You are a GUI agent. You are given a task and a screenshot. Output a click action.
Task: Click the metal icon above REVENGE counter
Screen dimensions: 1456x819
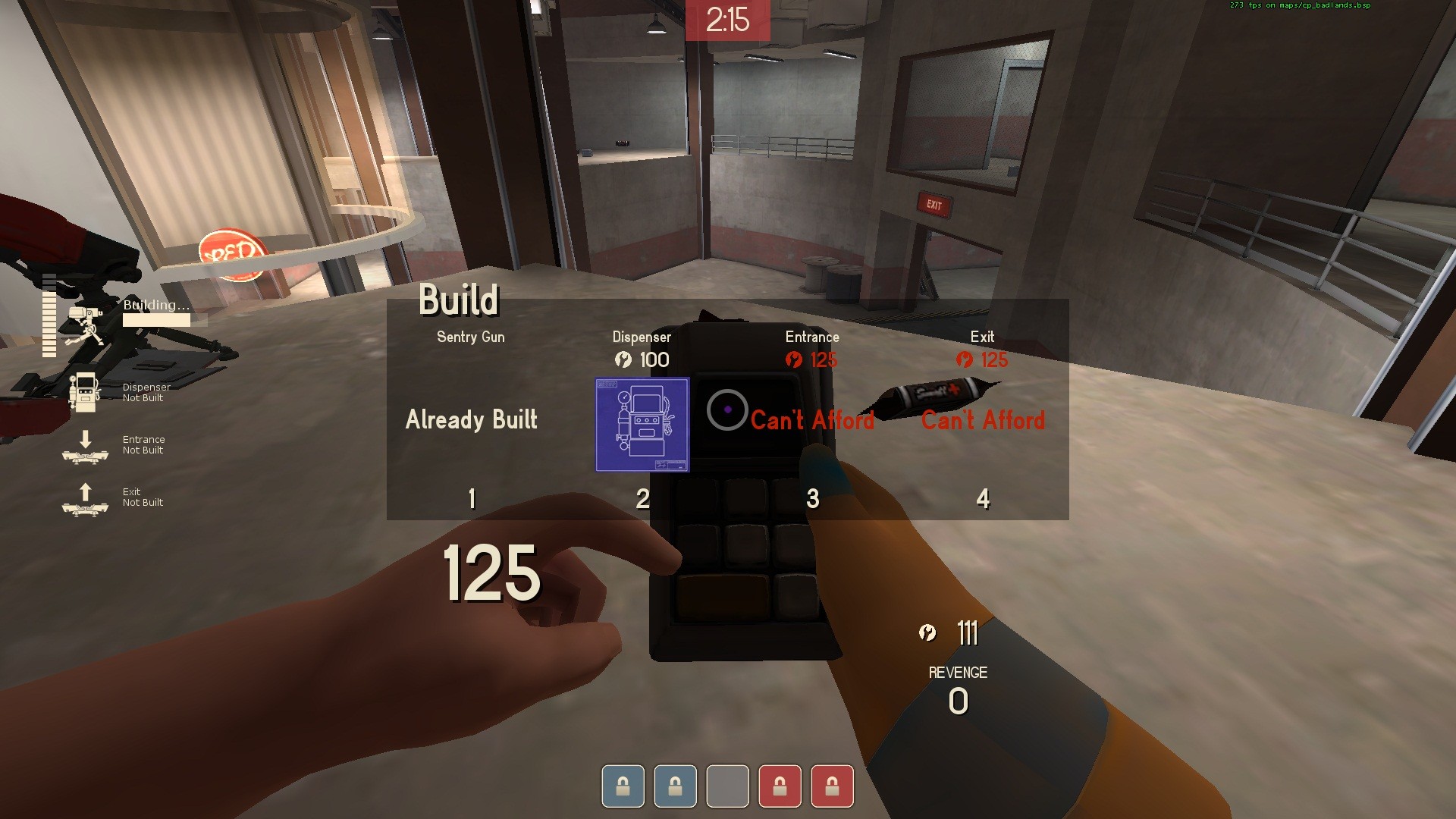928,632
